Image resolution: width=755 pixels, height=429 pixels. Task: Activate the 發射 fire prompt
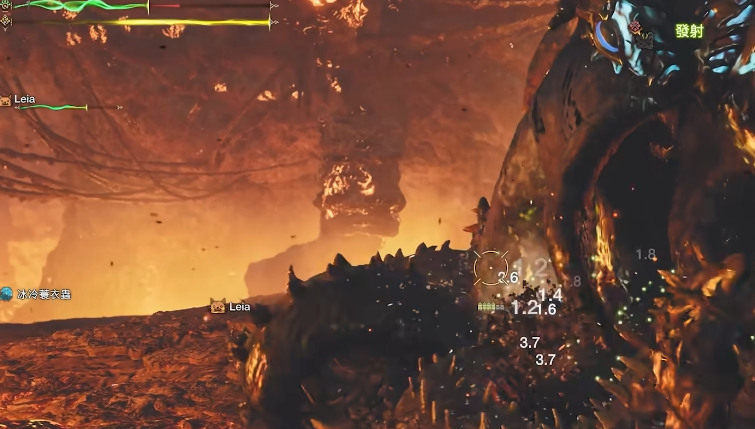pyautogui.click(x=689, y=31)
